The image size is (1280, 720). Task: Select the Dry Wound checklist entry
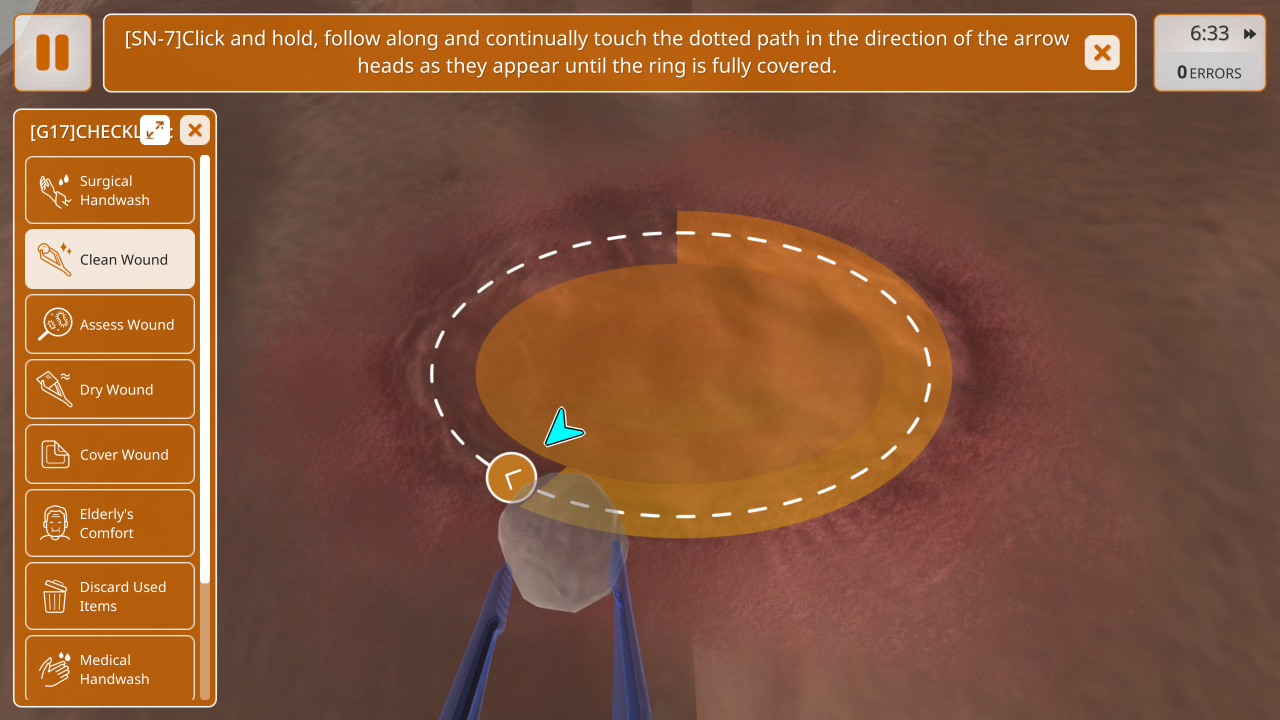110,389
